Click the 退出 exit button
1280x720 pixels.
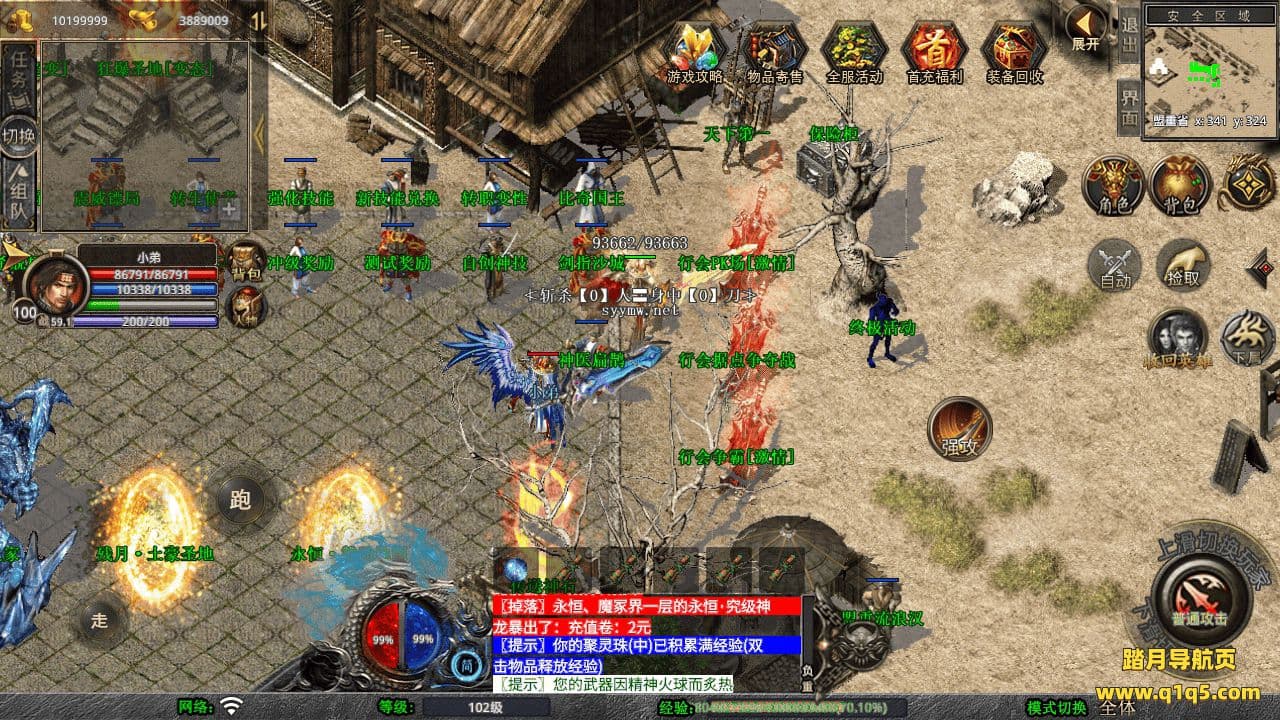point(1129,36)
